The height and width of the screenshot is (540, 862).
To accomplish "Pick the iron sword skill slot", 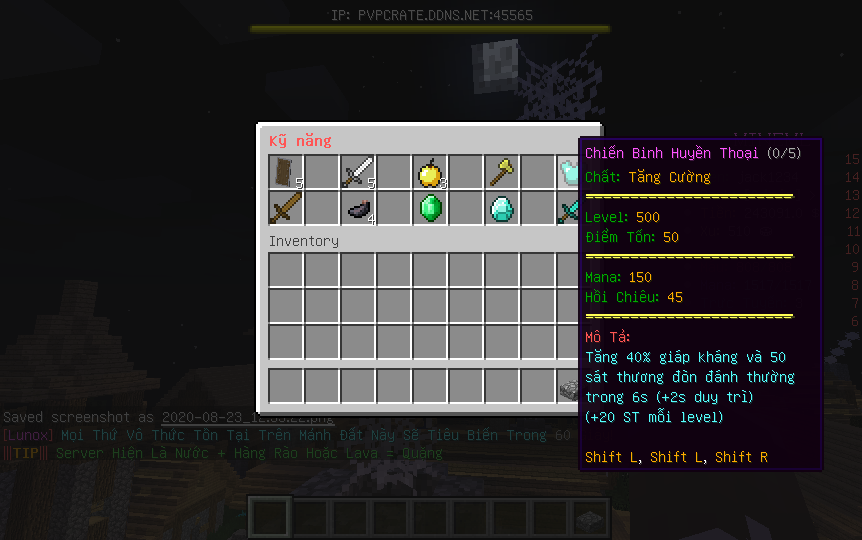I will pyautogui.click(x=358, y=173).
